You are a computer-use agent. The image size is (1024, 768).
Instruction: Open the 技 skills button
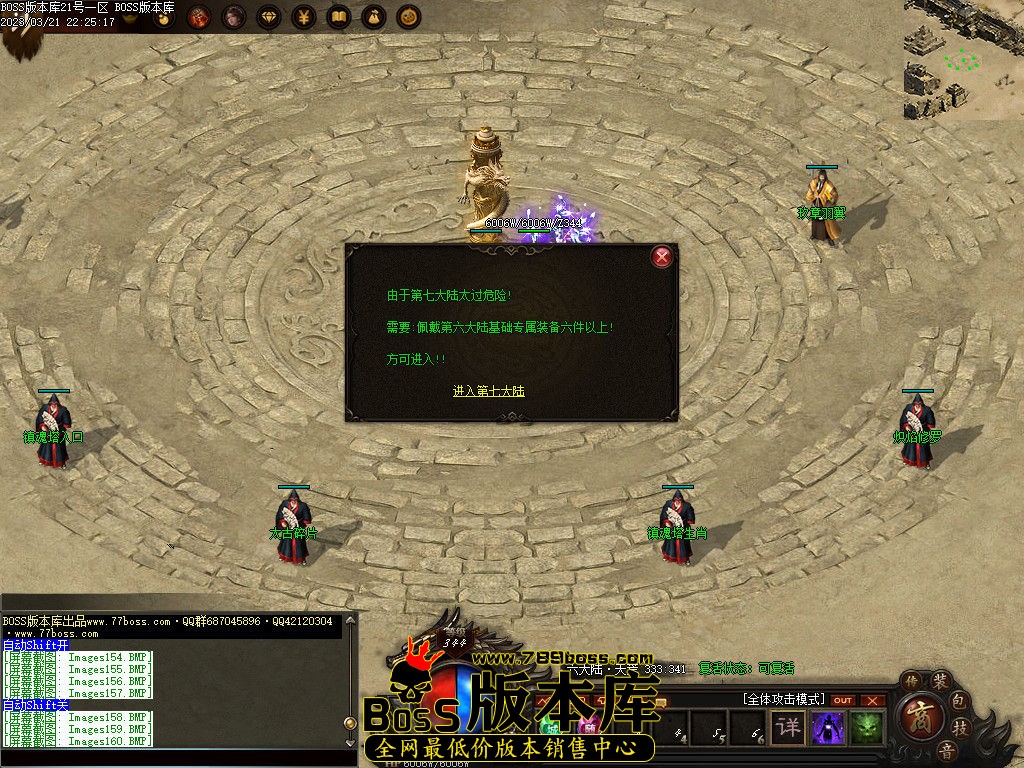[960, 727]
